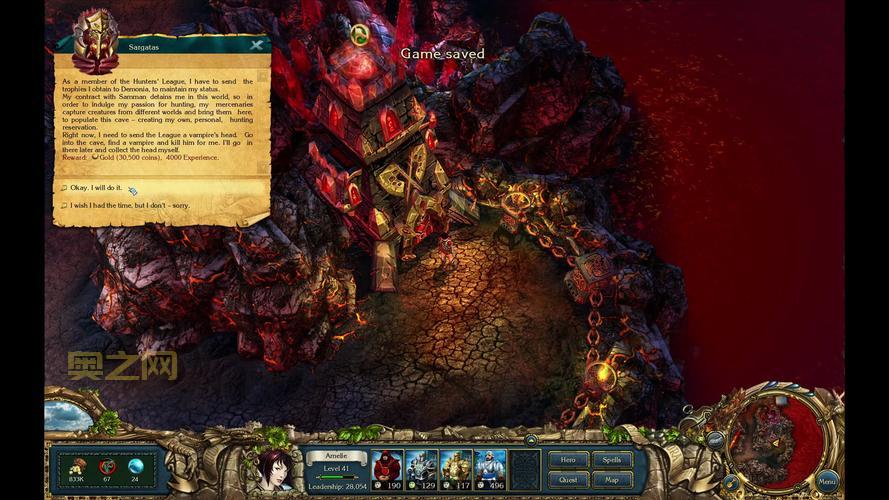Open the Hero screen
This screenshot has height=500, width=889.
tap(567, 460)
